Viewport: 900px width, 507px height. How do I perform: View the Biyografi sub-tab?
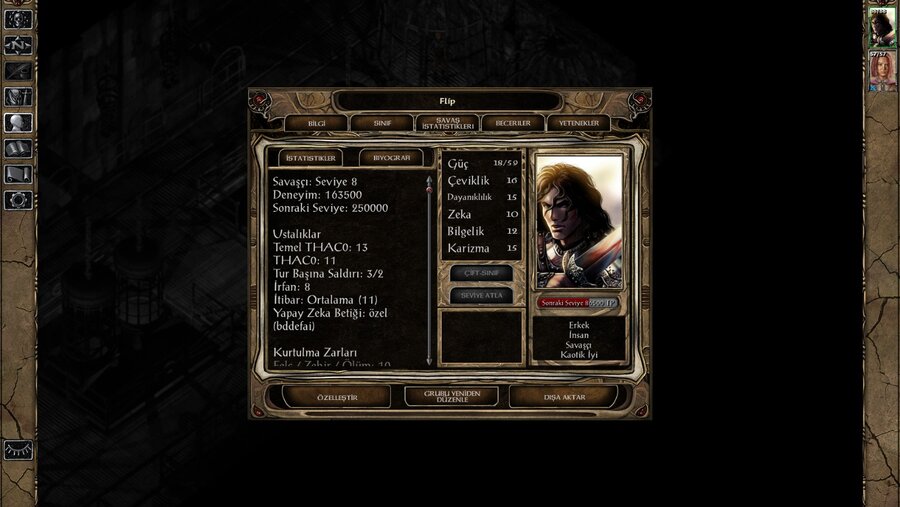(x=391, y=158)
